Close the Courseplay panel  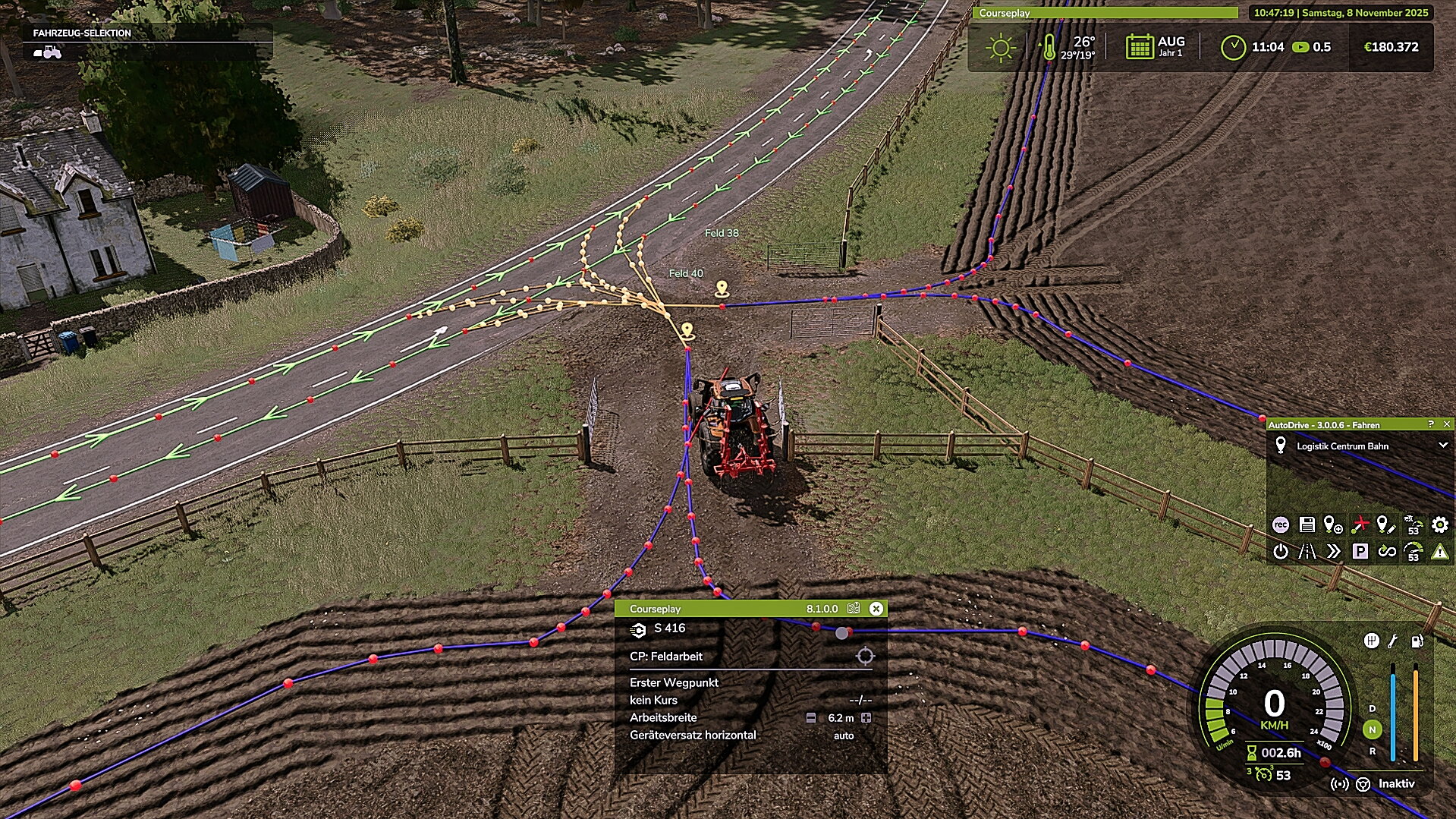coord(876,609)
